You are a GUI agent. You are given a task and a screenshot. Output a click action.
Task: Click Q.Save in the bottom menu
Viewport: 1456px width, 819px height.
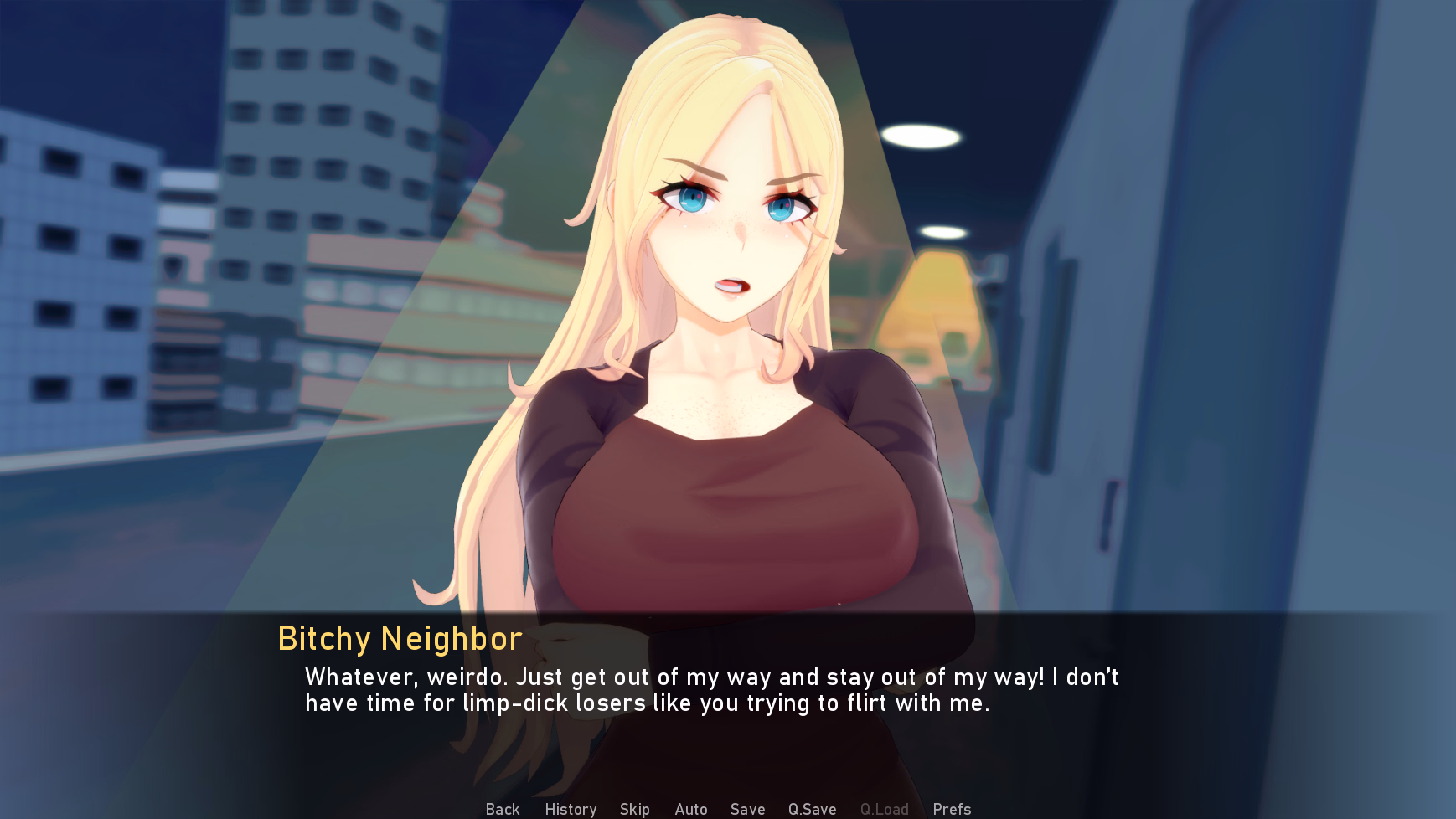click(x=811, y=809)
